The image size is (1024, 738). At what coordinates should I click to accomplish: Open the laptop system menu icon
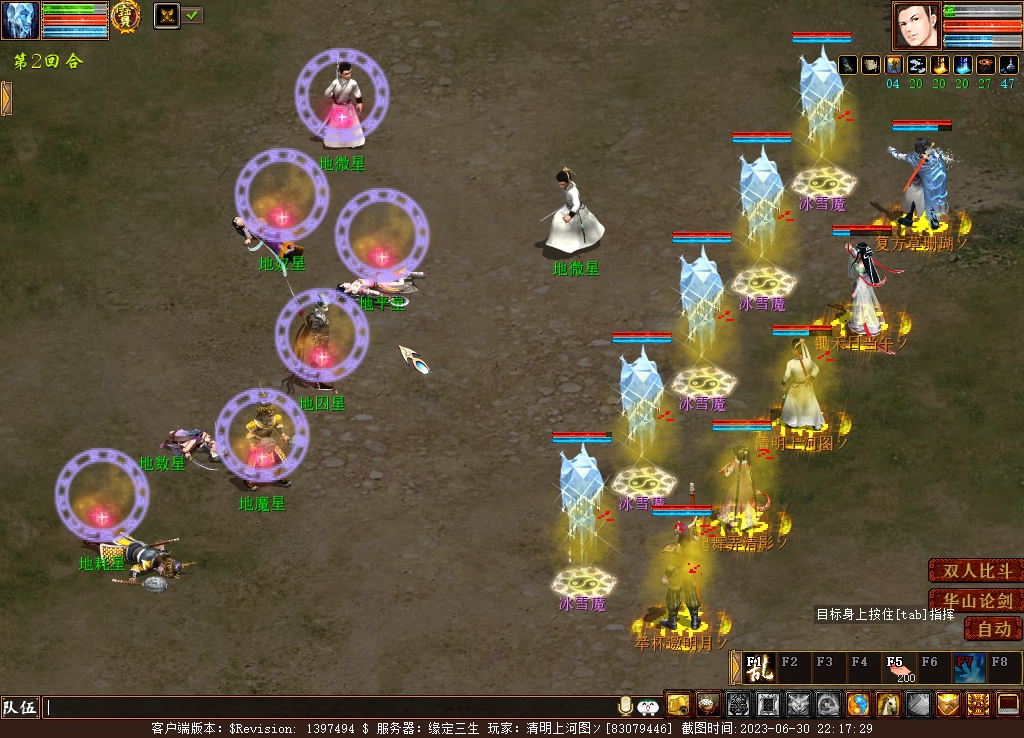[x=1008, y=704]
